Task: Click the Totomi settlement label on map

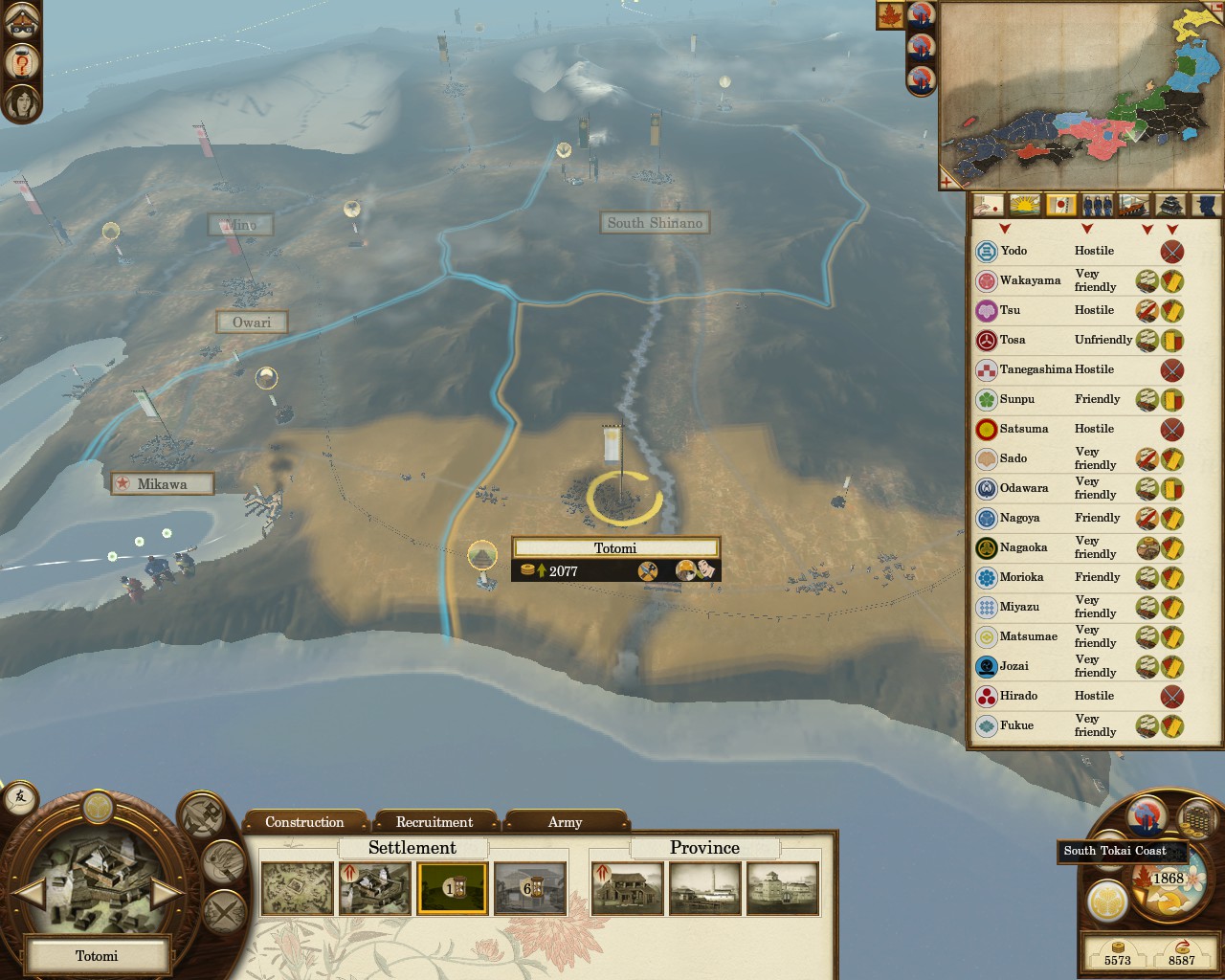Action: [614, 548]
